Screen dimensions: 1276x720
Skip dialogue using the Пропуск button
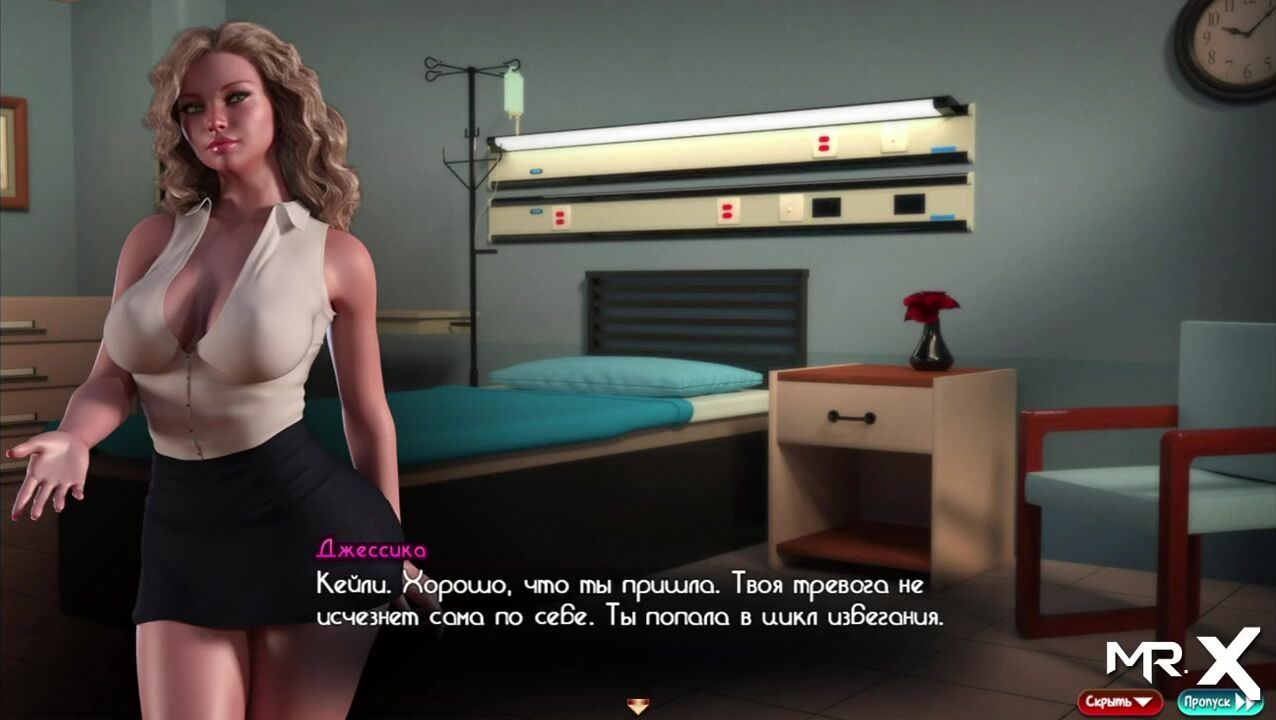point(1218,702)
